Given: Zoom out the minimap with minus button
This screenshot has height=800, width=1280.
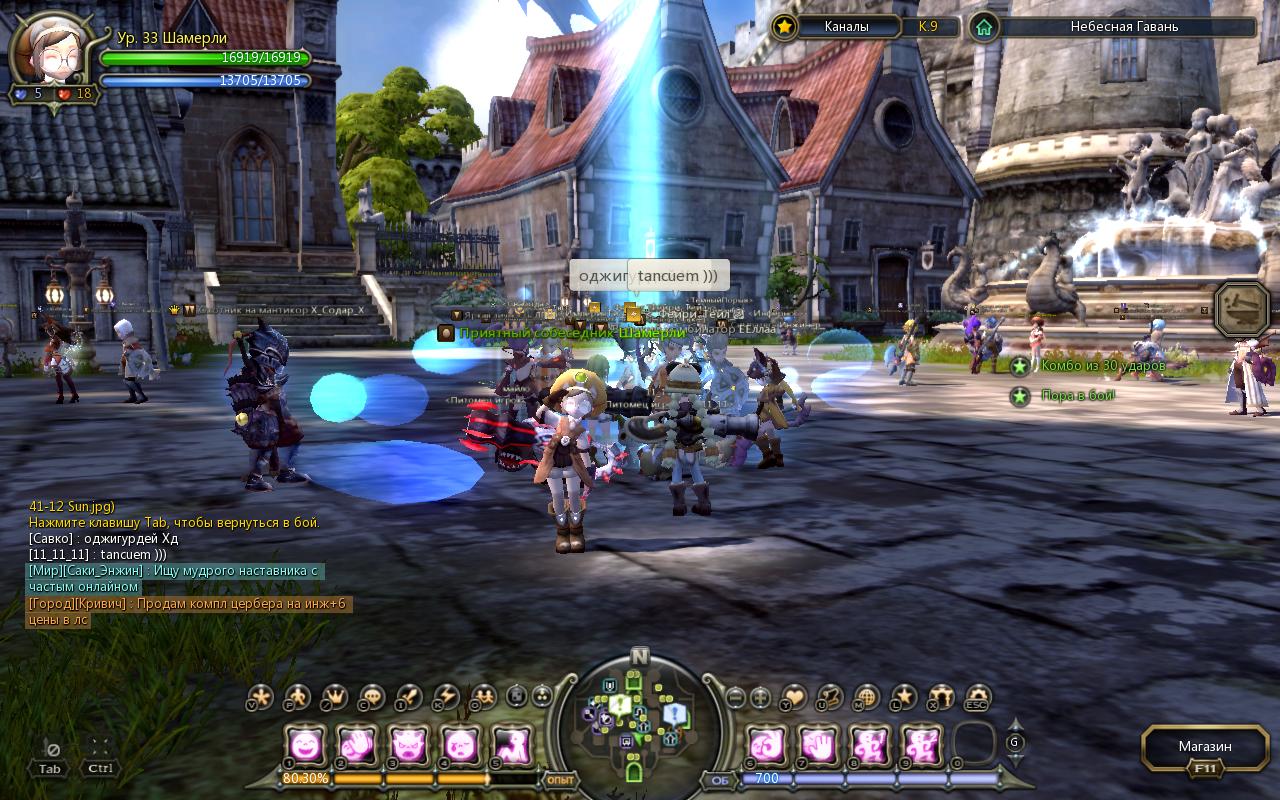Looking at the screenshot, I should (736, 697).
